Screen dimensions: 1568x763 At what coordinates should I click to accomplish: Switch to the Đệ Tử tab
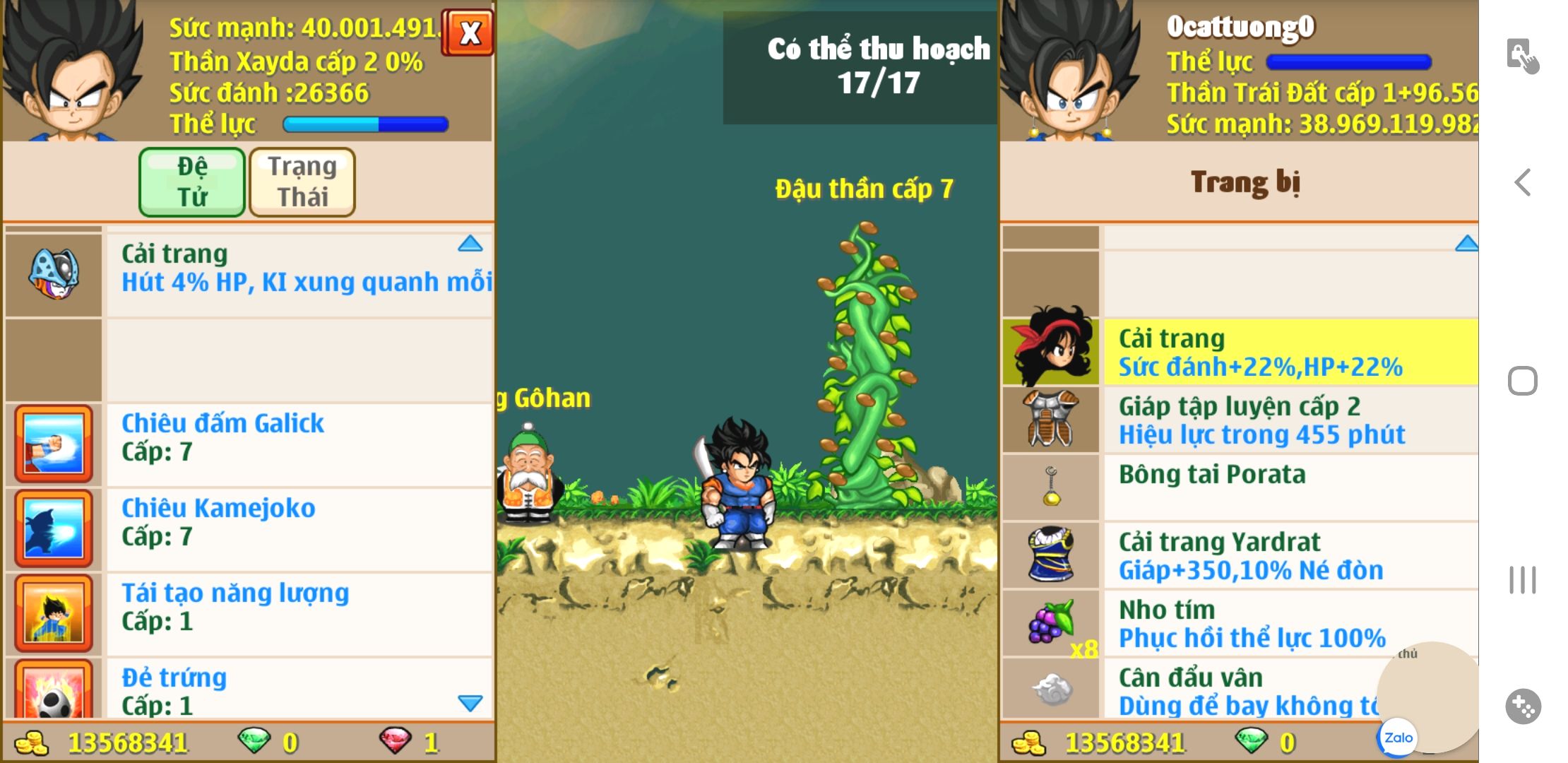(x=192, y=182)
